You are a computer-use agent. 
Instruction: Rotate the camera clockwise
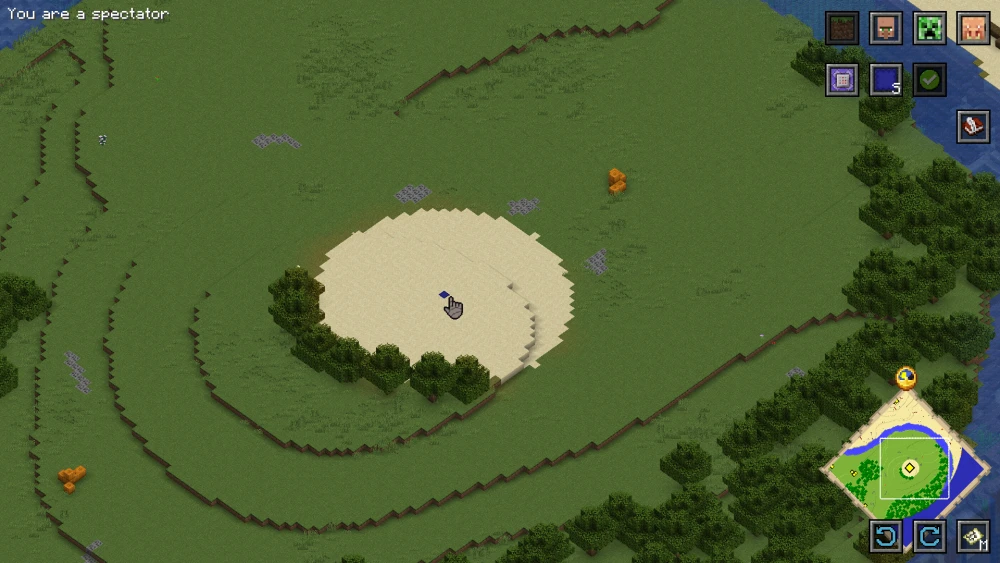pos(930,536)
